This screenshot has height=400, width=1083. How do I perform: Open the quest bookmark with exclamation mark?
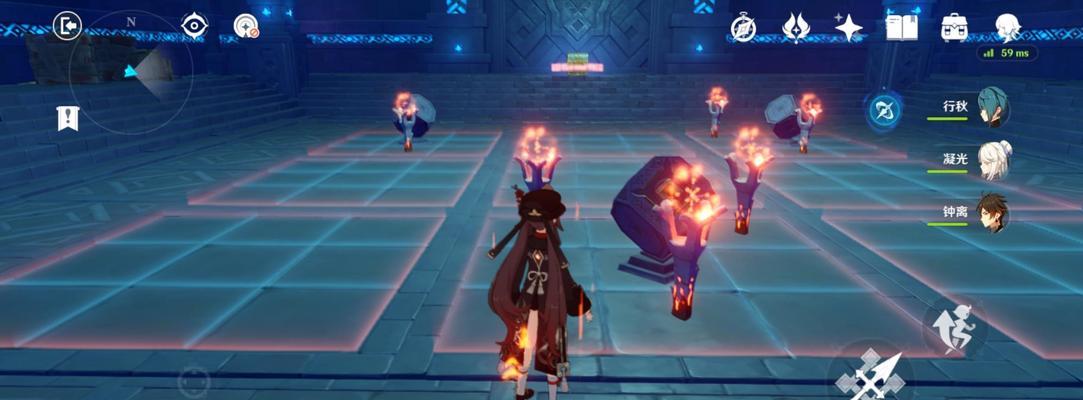tap(66, 119)
